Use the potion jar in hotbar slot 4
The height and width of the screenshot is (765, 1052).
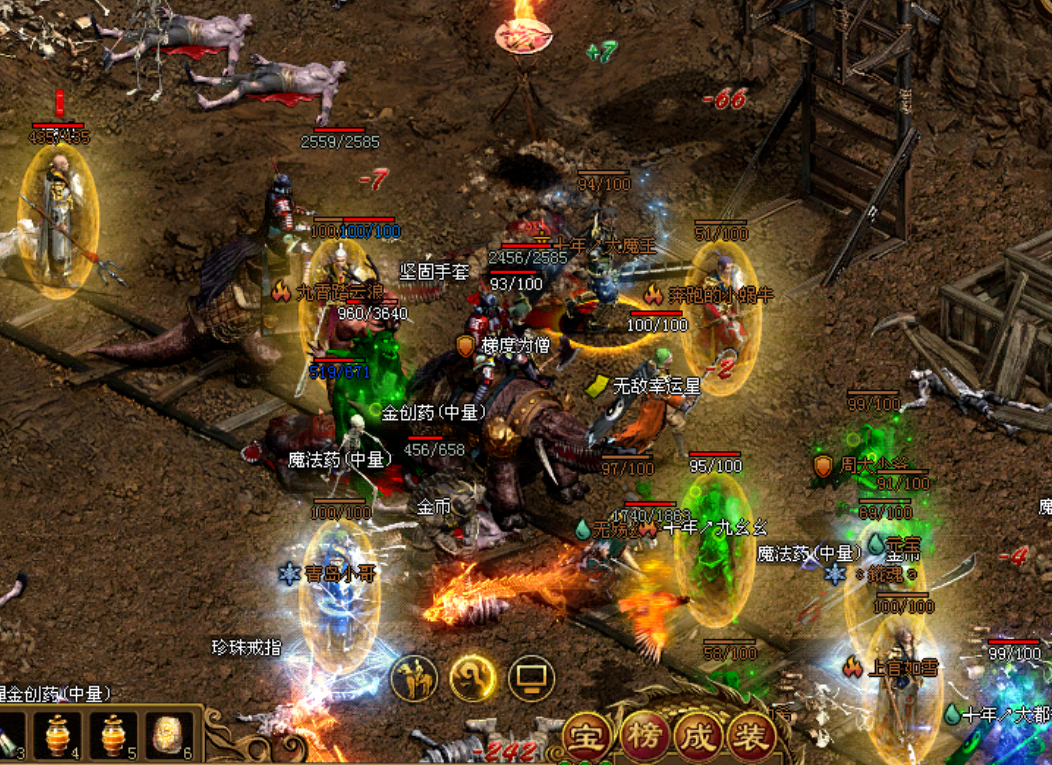62,736
